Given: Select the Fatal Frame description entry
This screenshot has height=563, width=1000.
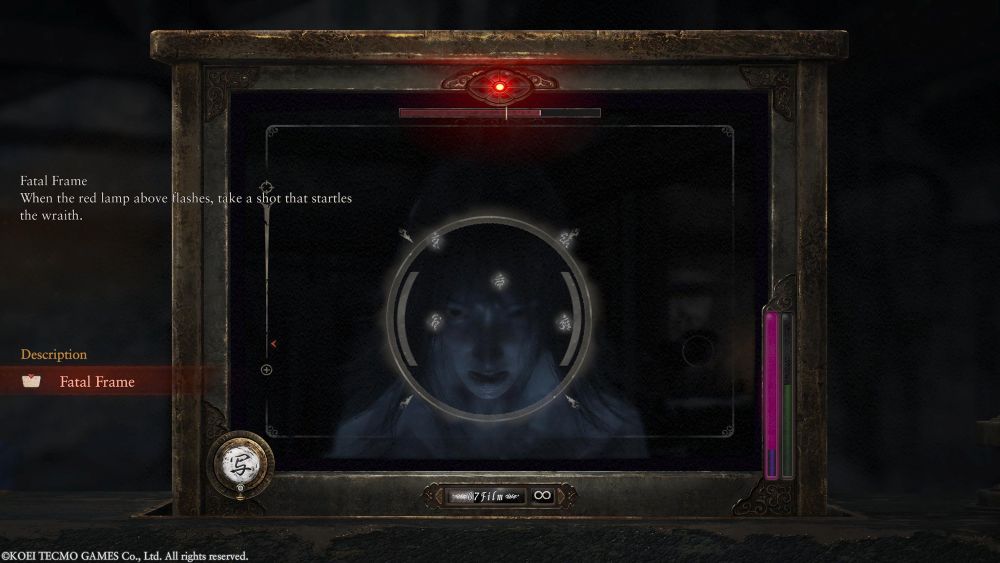Looking at the screenshot, I should click(x=97, y=381).
